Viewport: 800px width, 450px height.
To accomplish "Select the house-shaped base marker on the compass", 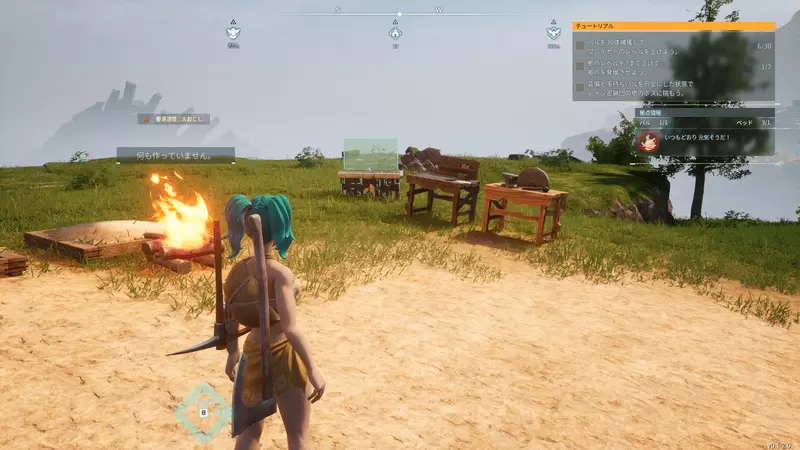I will [395, 33].
